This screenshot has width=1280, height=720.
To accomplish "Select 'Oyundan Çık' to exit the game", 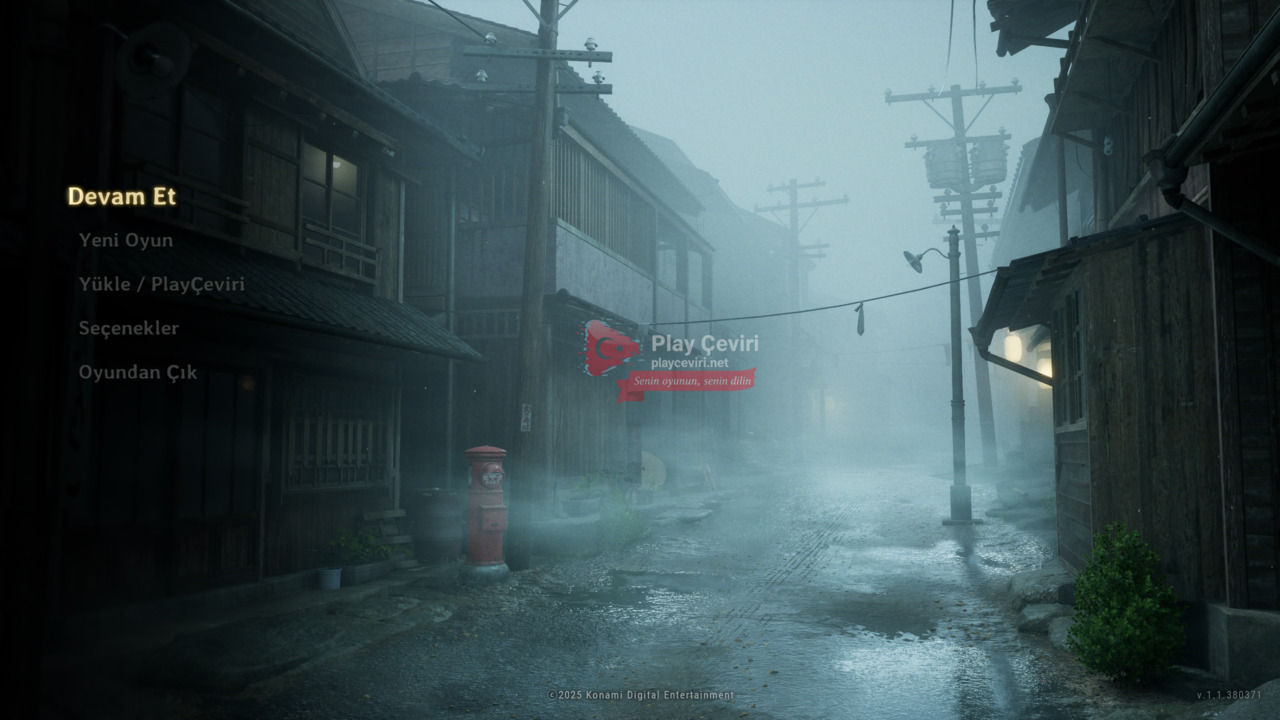I will [x=137, y=372].
